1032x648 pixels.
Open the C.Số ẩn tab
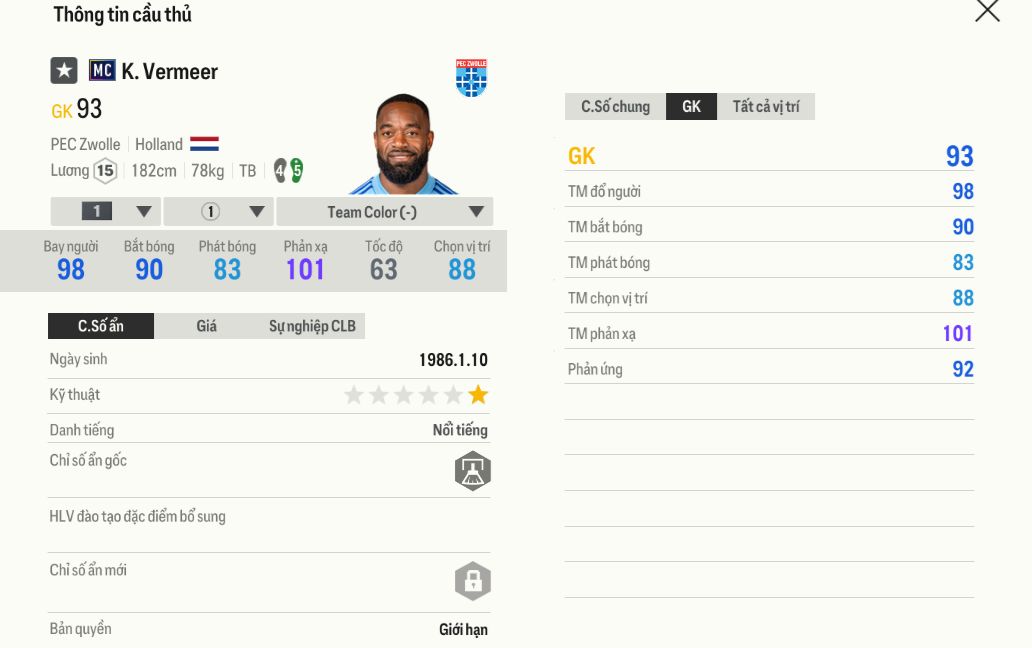click(101, 326)
